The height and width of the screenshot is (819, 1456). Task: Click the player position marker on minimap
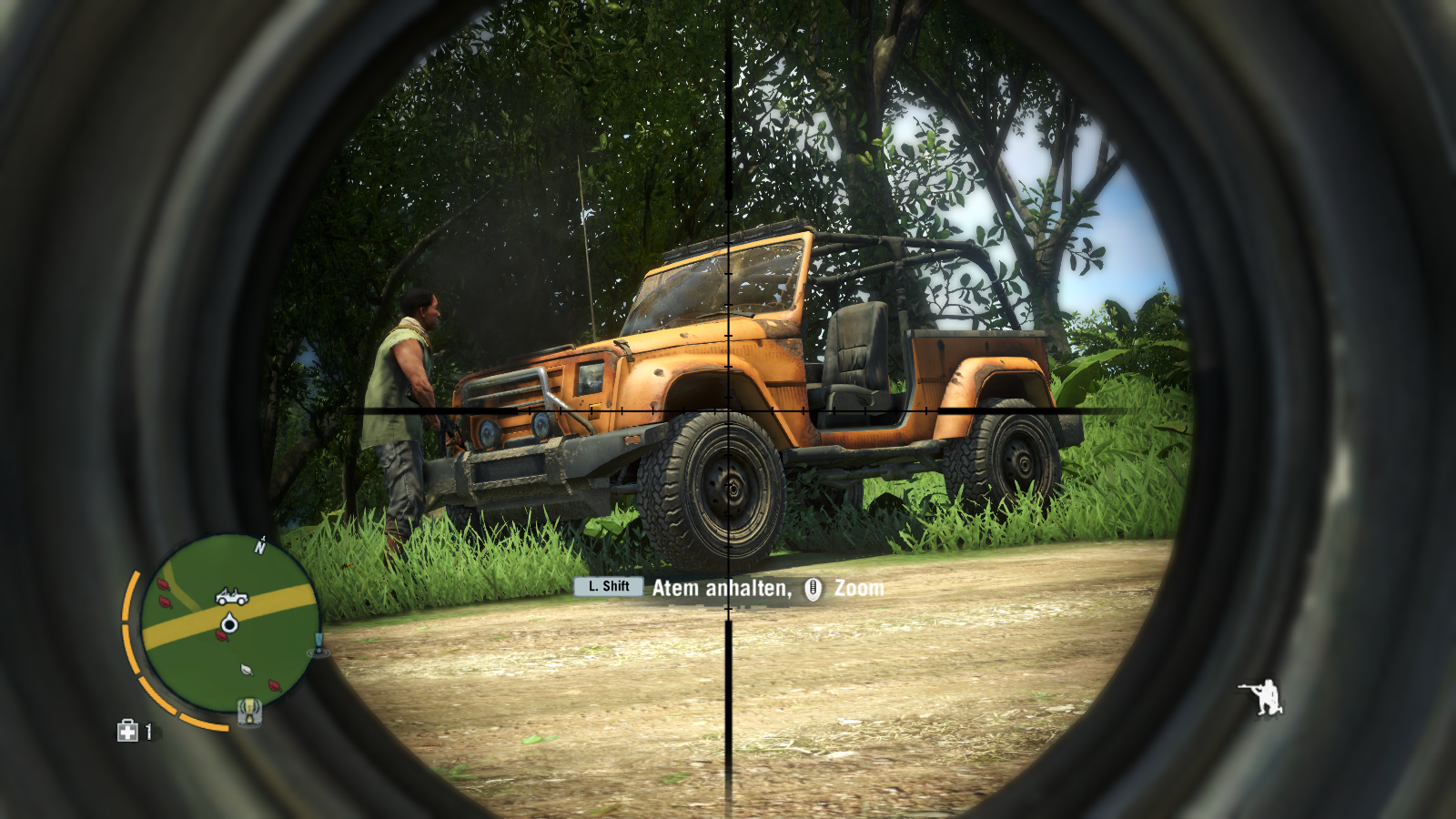229,624
